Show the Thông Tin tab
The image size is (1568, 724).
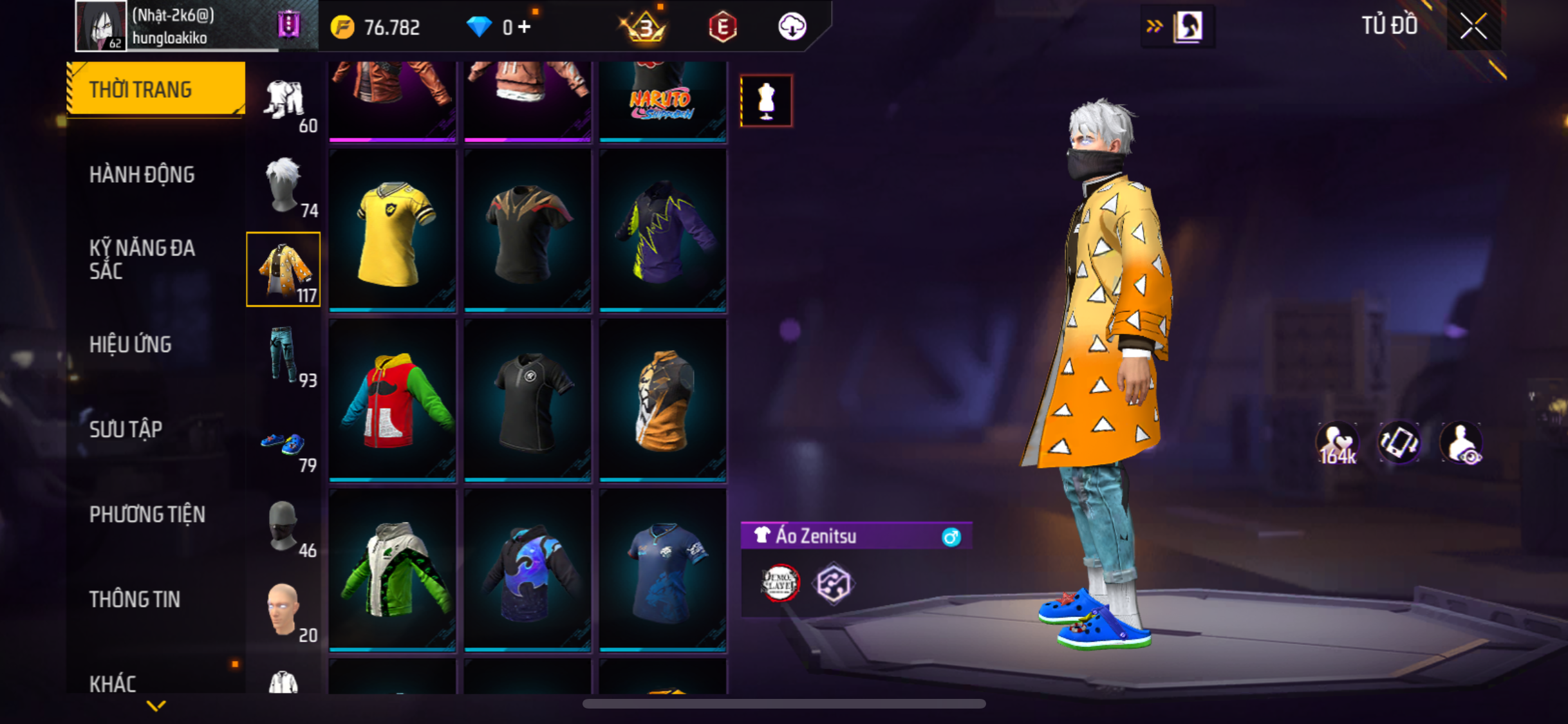(x=135, y=599)
